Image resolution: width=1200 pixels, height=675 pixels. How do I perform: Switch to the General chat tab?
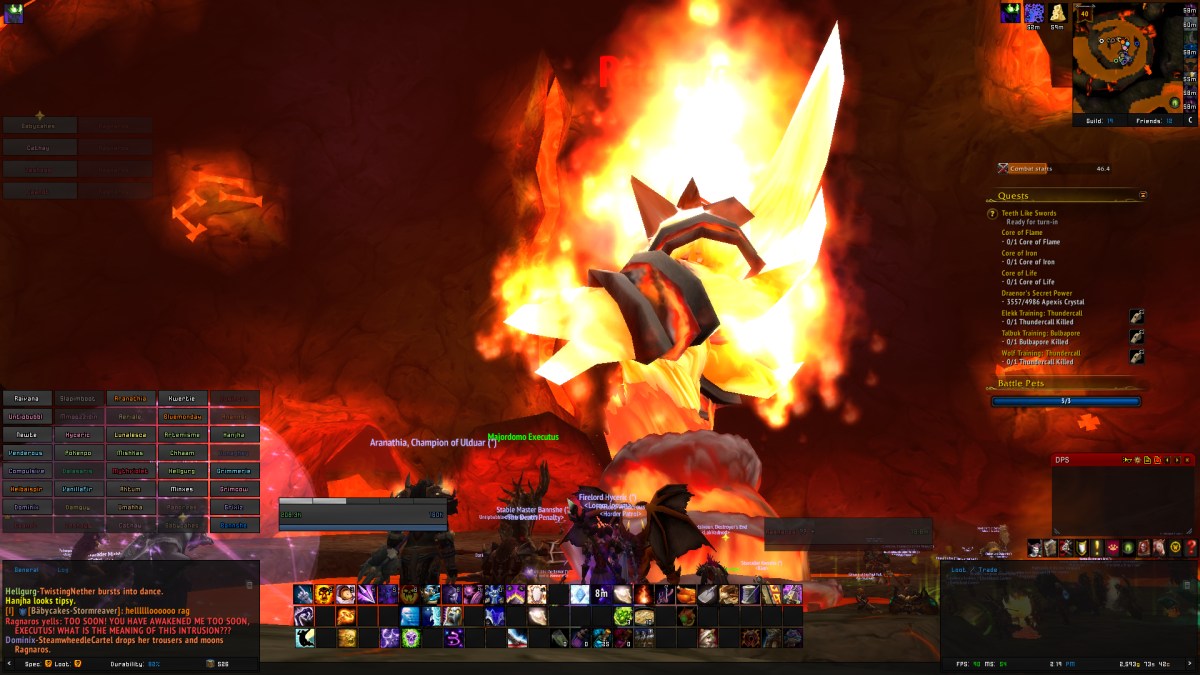(26, 568)
